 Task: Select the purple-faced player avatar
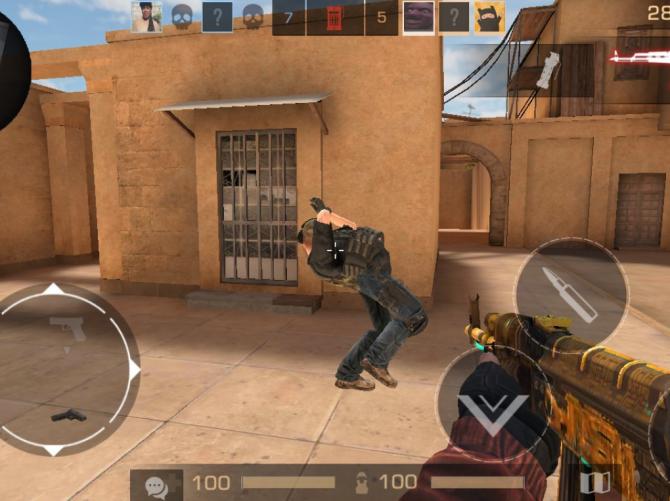[x=418, y=17]
